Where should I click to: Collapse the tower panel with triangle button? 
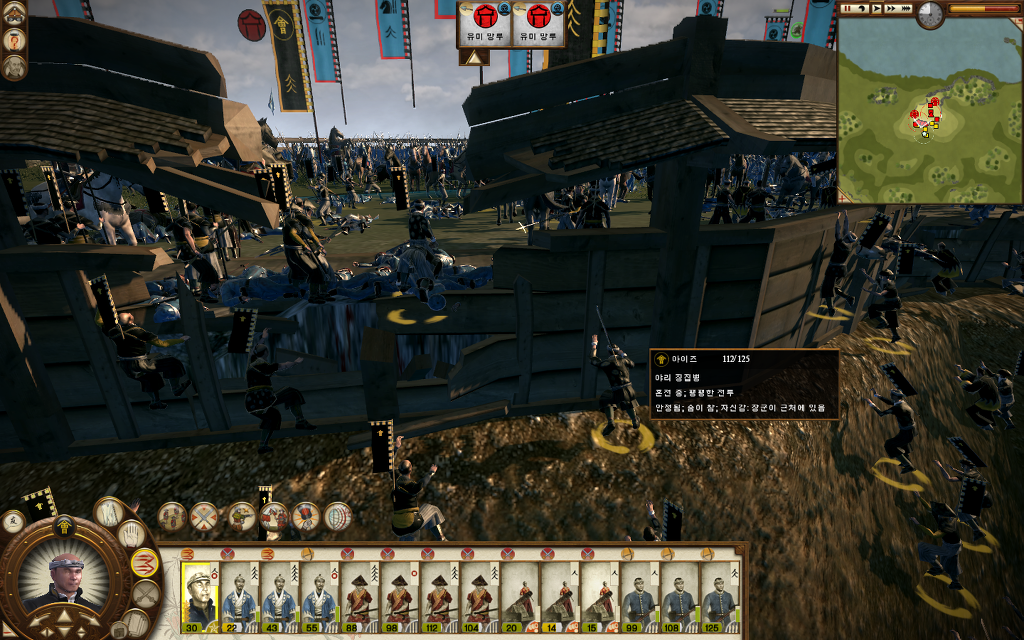pyautogui.click(x=474, y=57)
